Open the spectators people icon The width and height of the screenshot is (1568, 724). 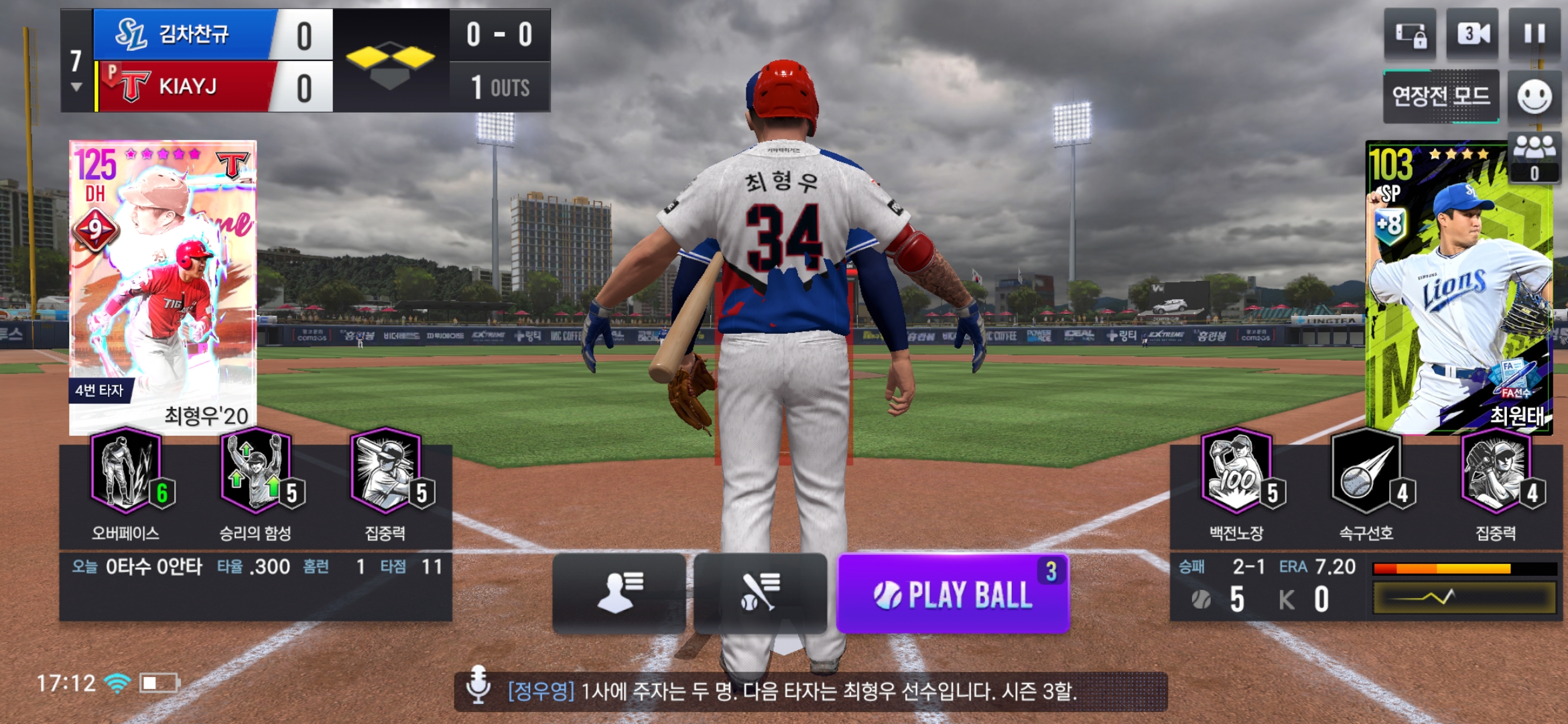coord(1534,157)
